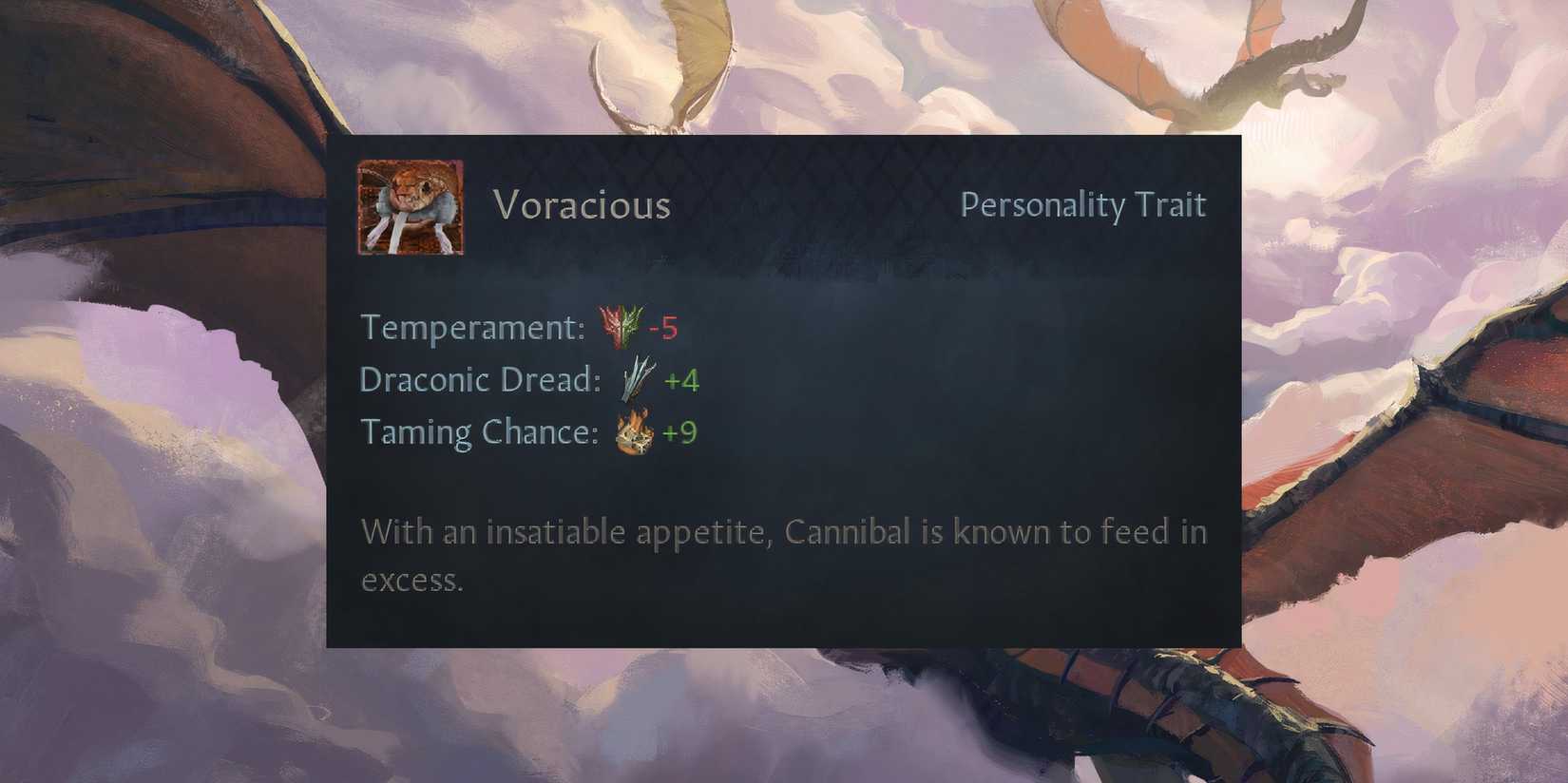Screen dimensions: 1568x783
Task: Click the Taming Chance label text
Action: [x=478, y=432]
